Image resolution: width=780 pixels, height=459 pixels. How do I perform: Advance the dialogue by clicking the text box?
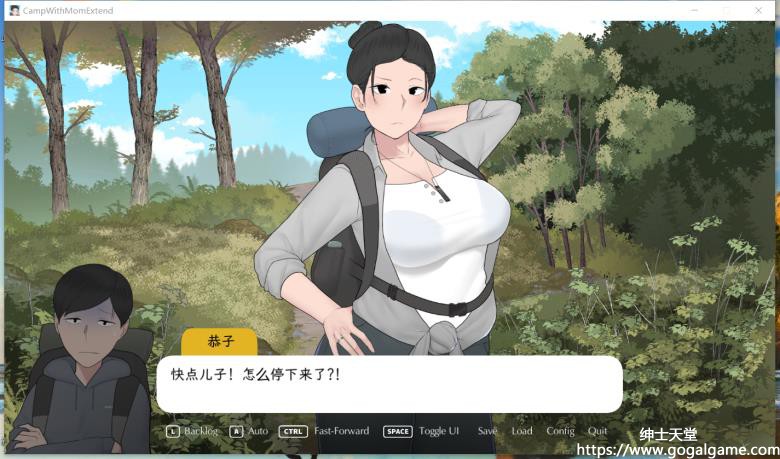point(389,384)
